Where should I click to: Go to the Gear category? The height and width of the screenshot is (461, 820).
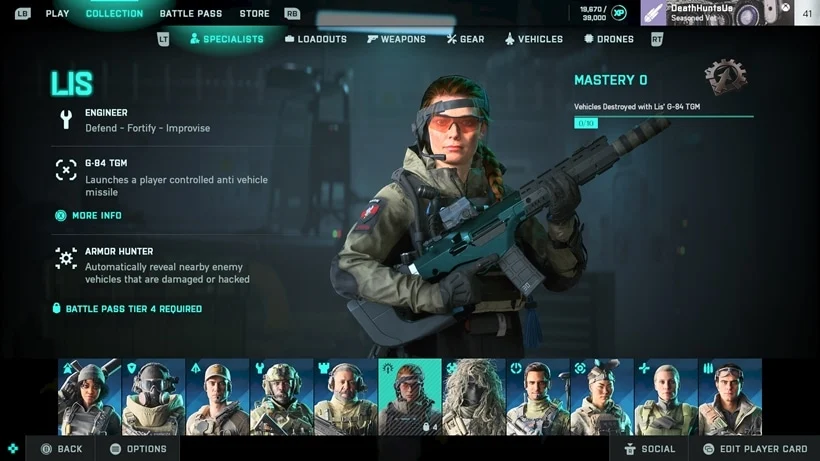pos(465,39)
